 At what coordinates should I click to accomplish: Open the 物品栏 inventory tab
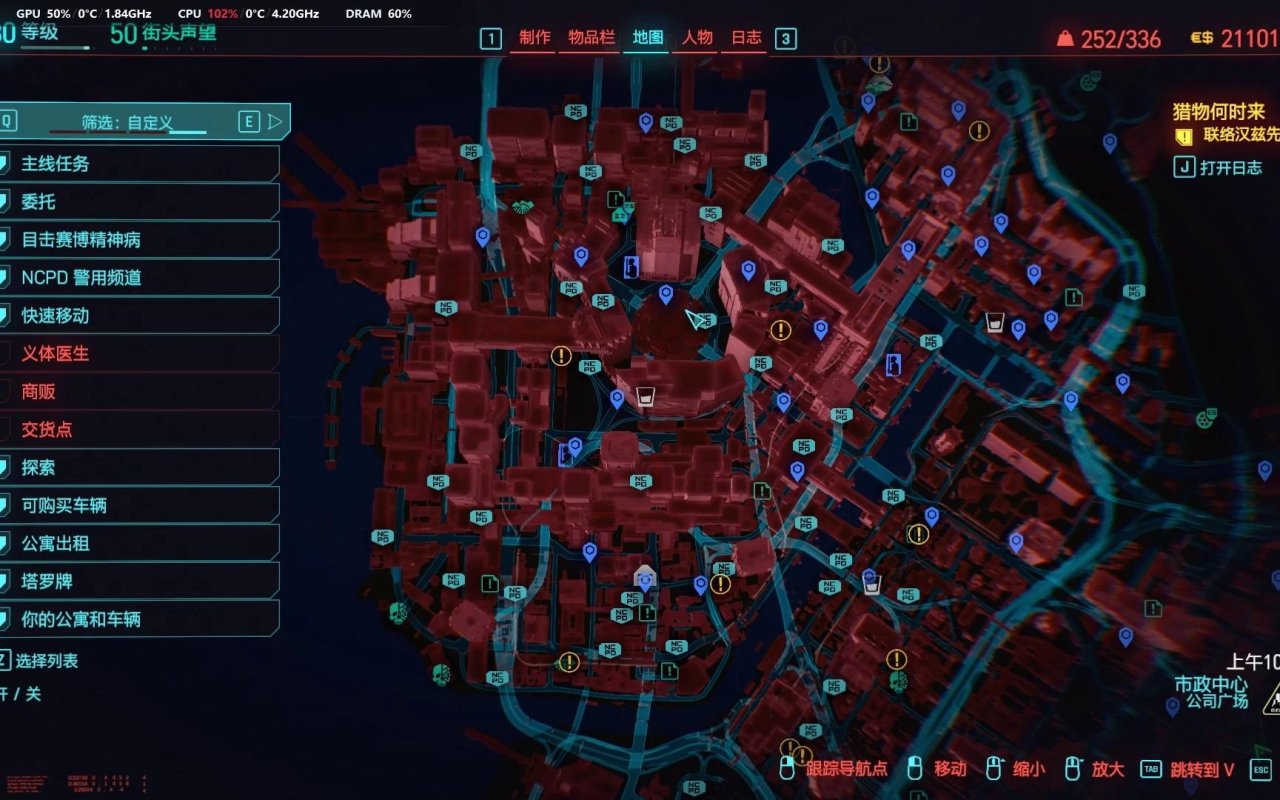(591, 38)
